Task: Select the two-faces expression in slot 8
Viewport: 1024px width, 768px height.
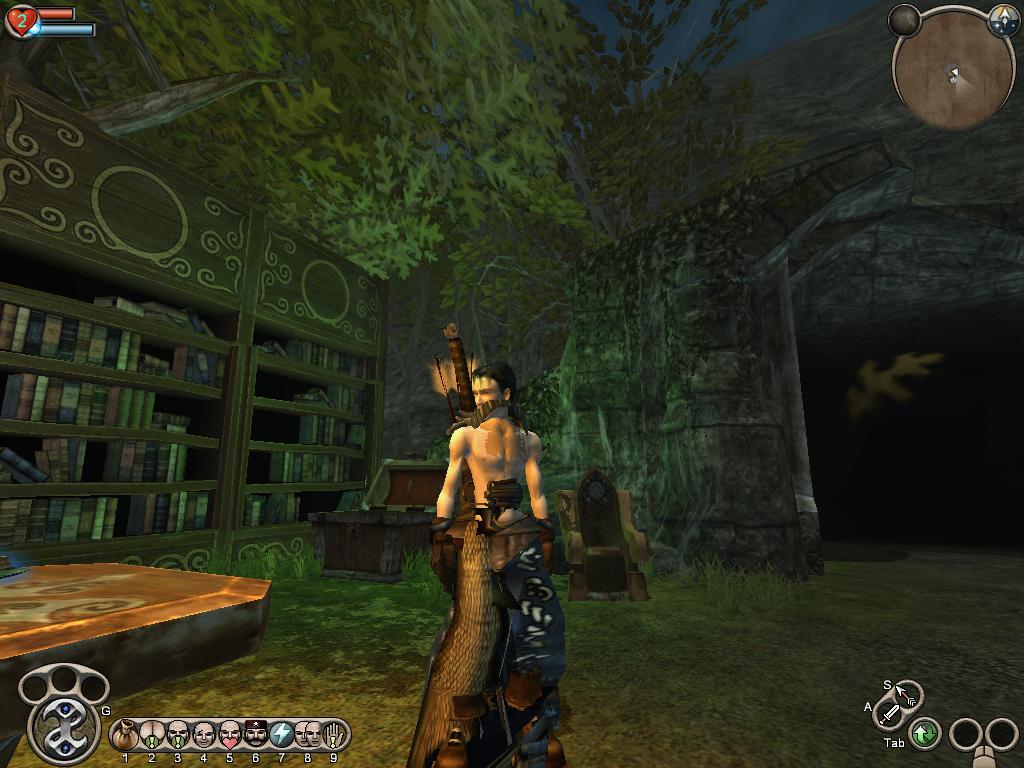Action: click(x=308, y=735)
